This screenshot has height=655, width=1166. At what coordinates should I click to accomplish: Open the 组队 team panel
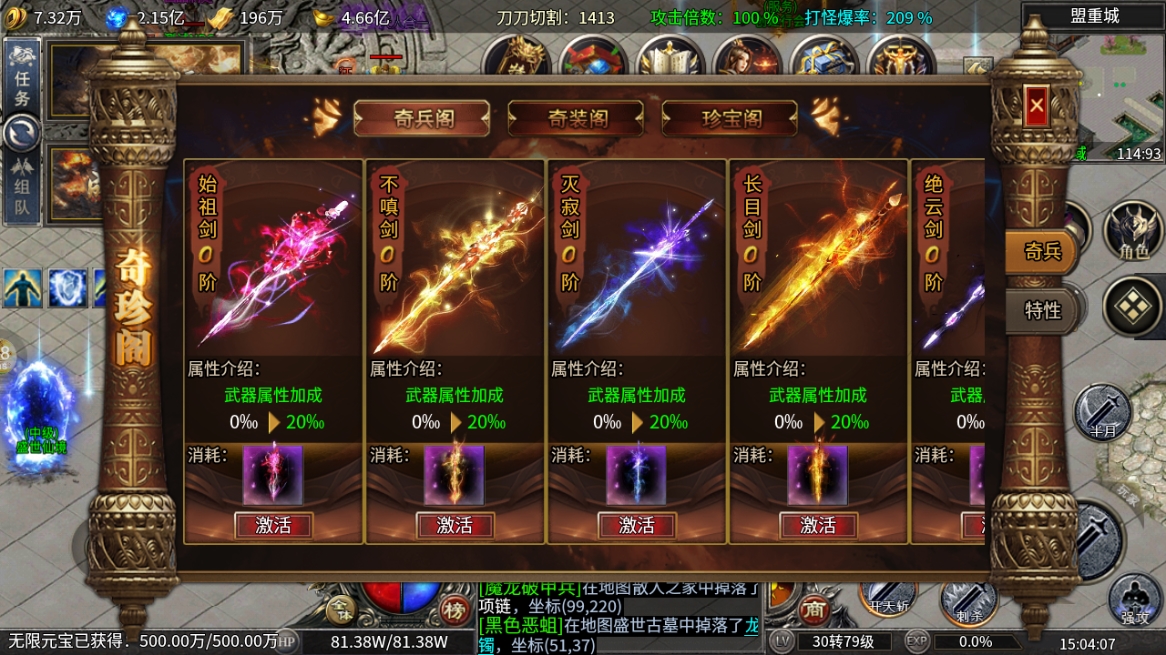point(22,188)
